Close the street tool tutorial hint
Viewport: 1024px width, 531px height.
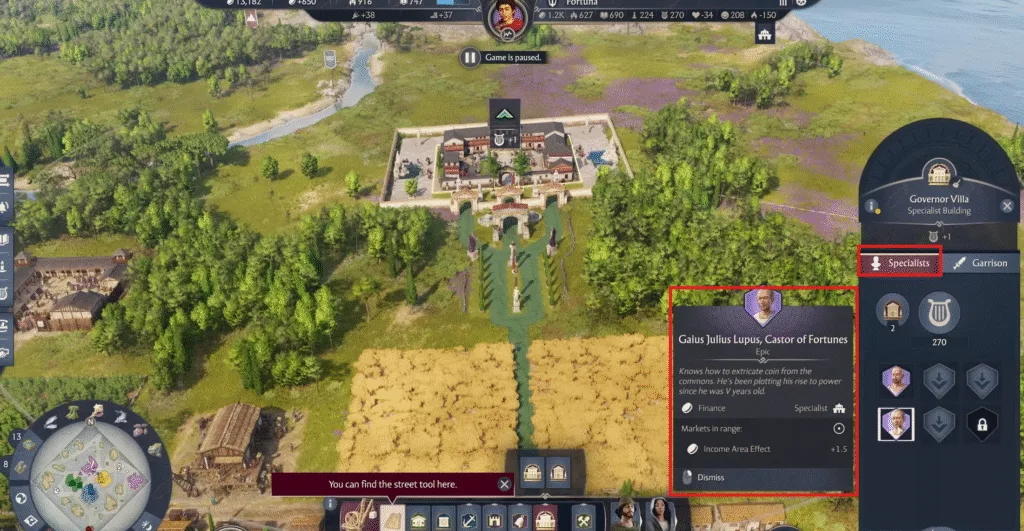pyautogui.click(x=504, y=484)
